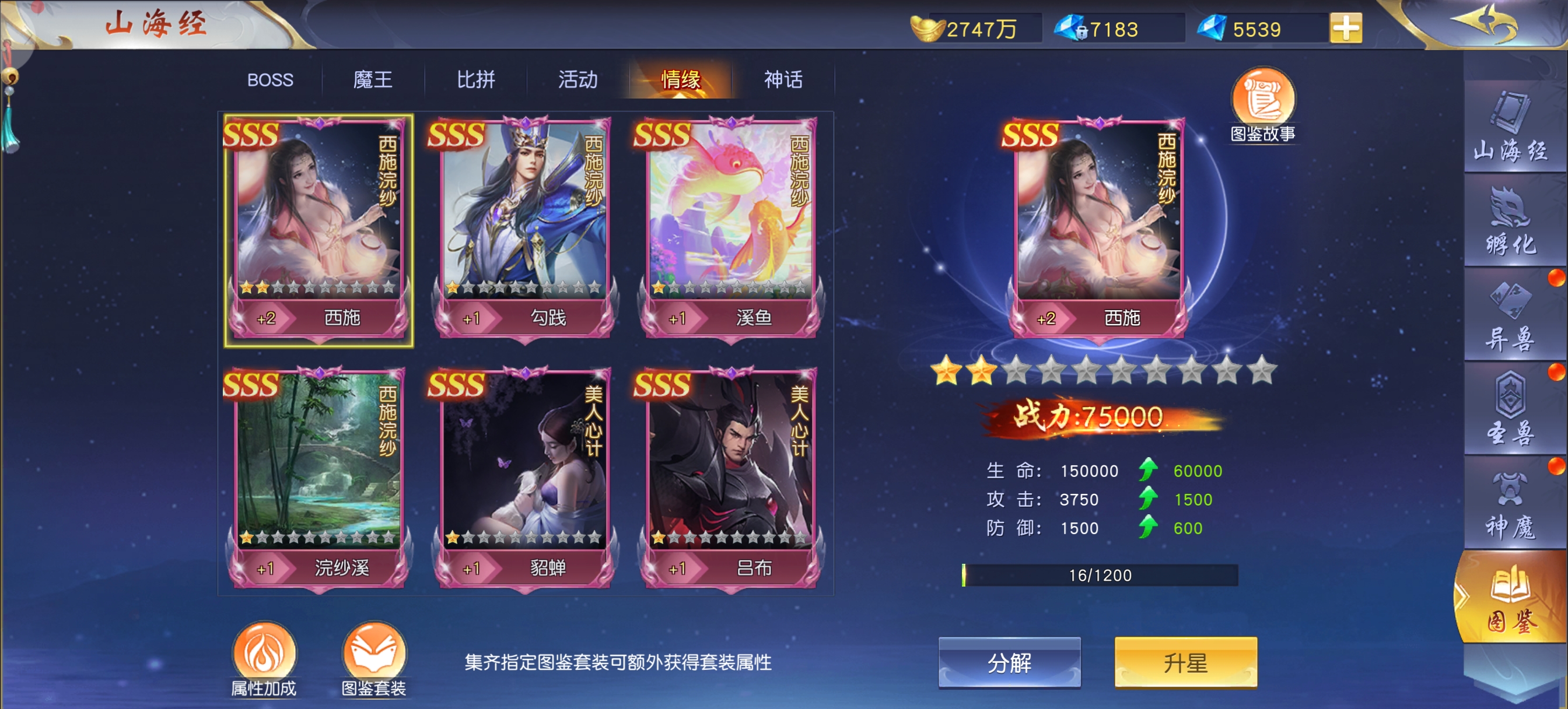Open the 神魔 side menu
The image size is (1568, 709).
[1510, 505]
